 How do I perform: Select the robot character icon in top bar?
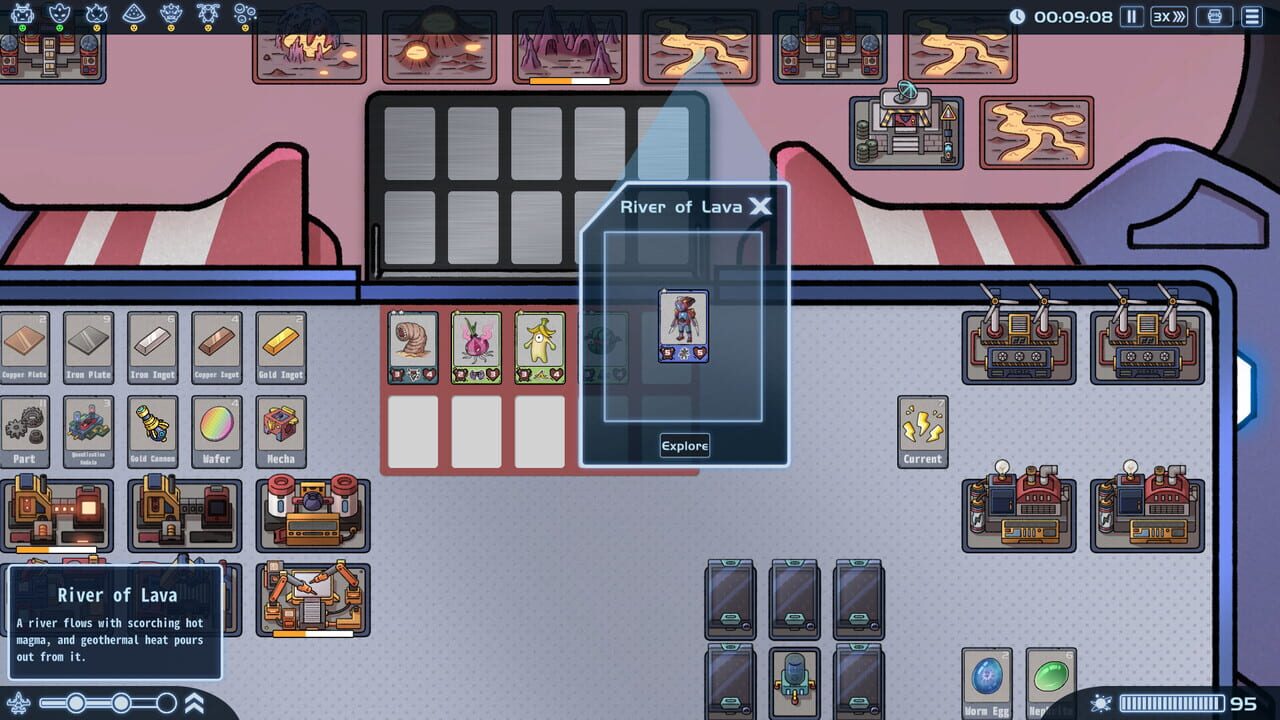point(21,14)
